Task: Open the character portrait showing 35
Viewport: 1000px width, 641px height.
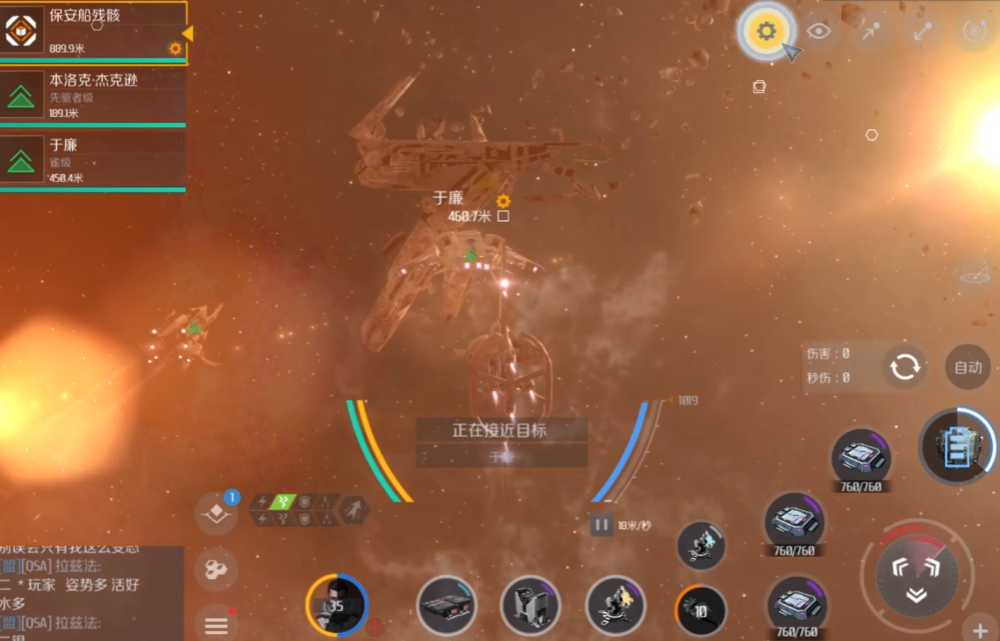Action: pos(337,605)
